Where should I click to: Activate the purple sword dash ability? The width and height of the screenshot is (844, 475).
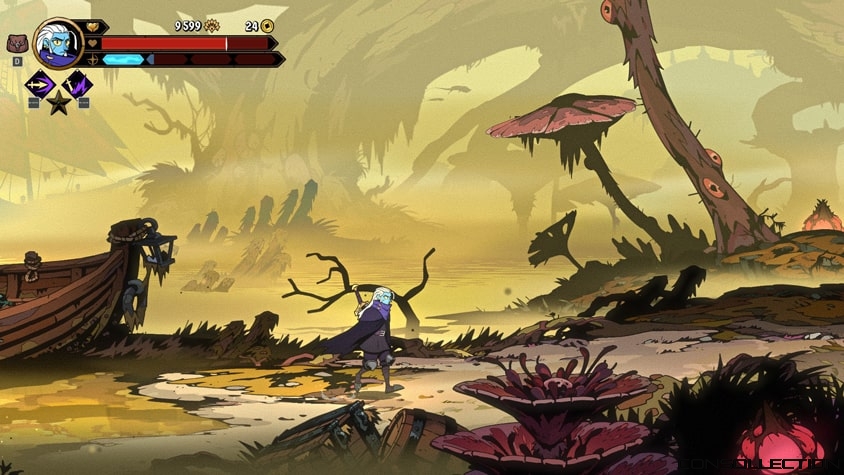[x=40, y=84]
